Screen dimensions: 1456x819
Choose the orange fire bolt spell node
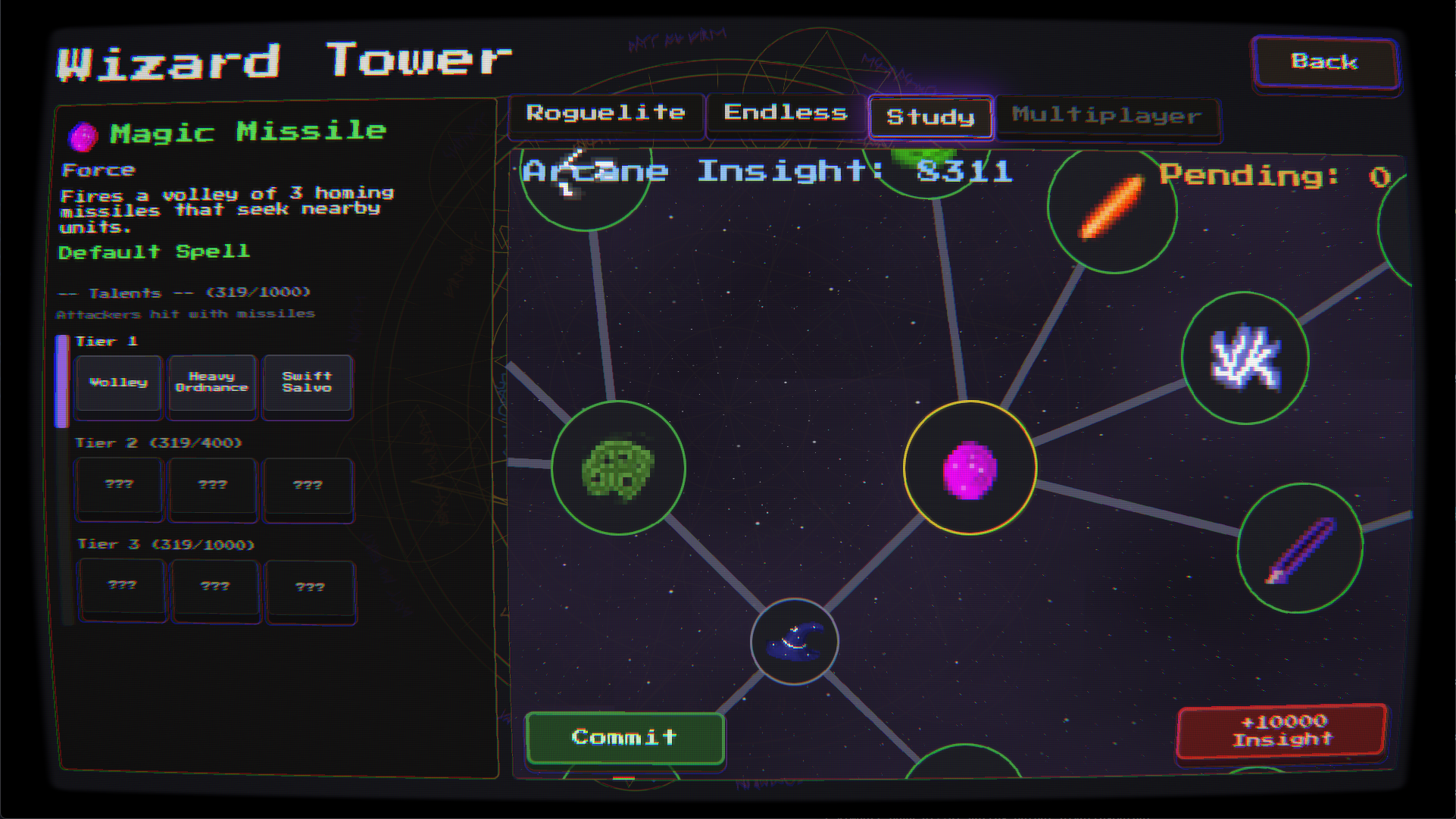tap(1112, 207)
